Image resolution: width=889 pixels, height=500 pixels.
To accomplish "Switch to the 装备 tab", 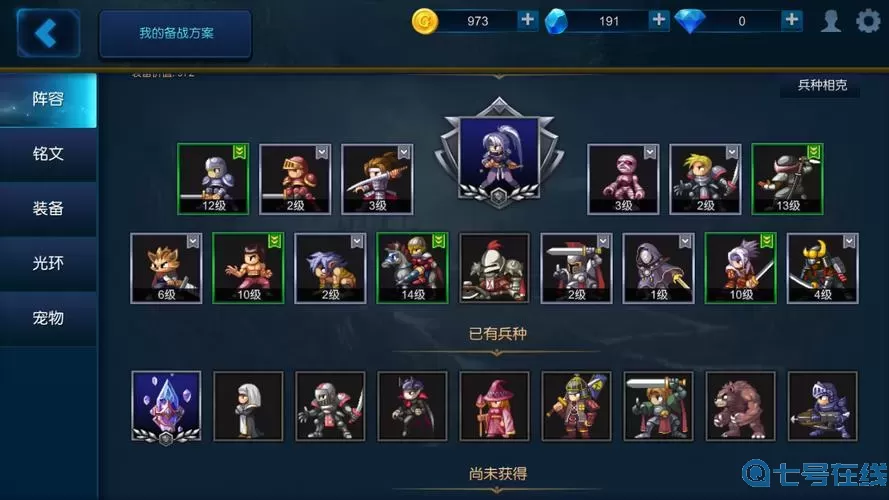I will [48, 209].
